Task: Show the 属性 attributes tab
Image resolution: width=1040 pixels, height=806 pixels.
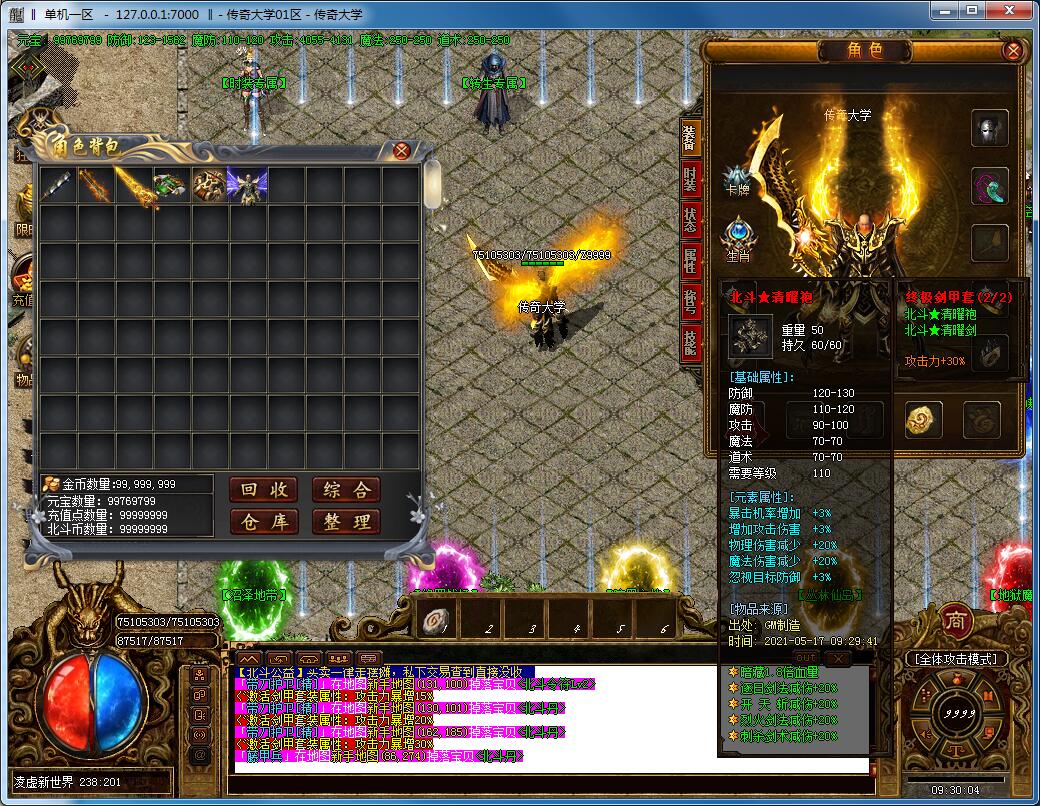Action: 690,262
